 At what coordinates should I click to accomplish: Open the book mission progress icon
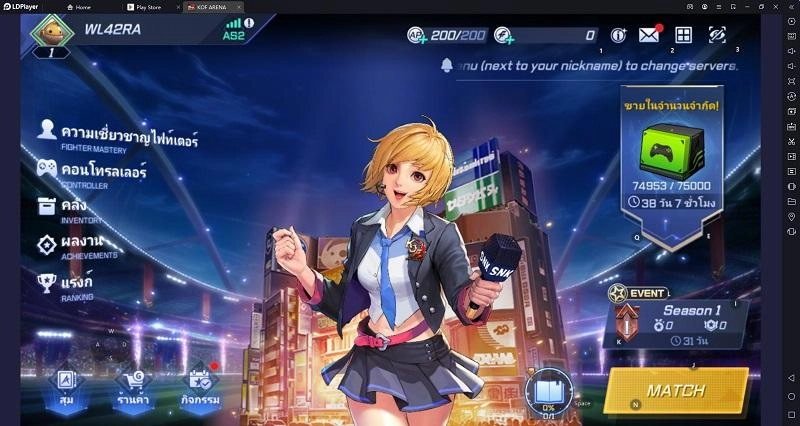(x=548, y=388)
